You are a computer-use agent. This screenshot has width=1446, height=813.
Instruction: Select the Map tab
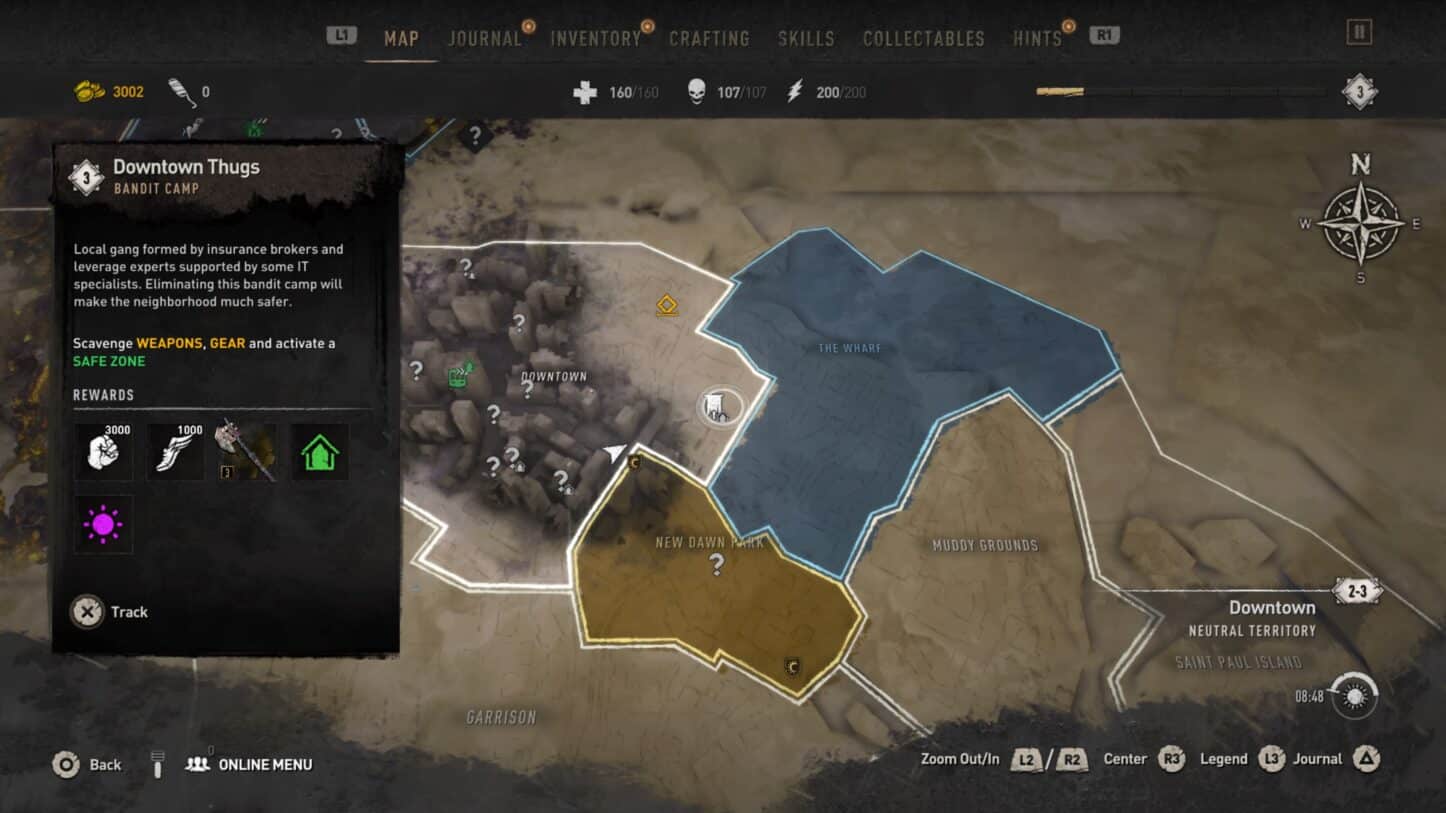point(401,39)
